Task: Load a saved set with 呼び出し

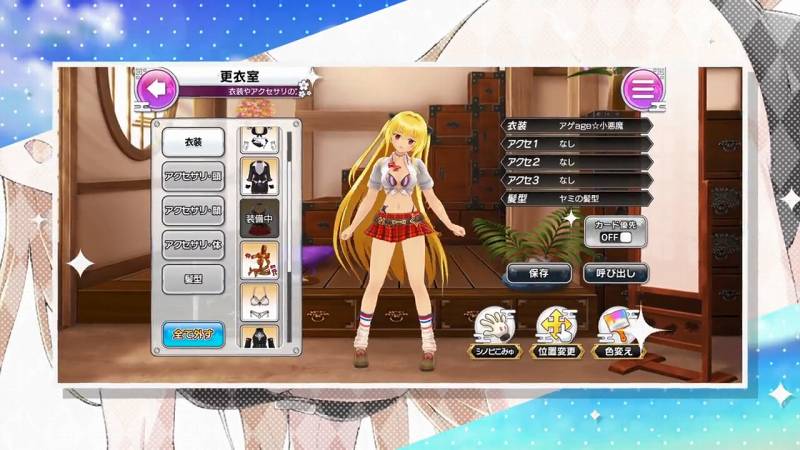Action: click(x=615, y=272)
